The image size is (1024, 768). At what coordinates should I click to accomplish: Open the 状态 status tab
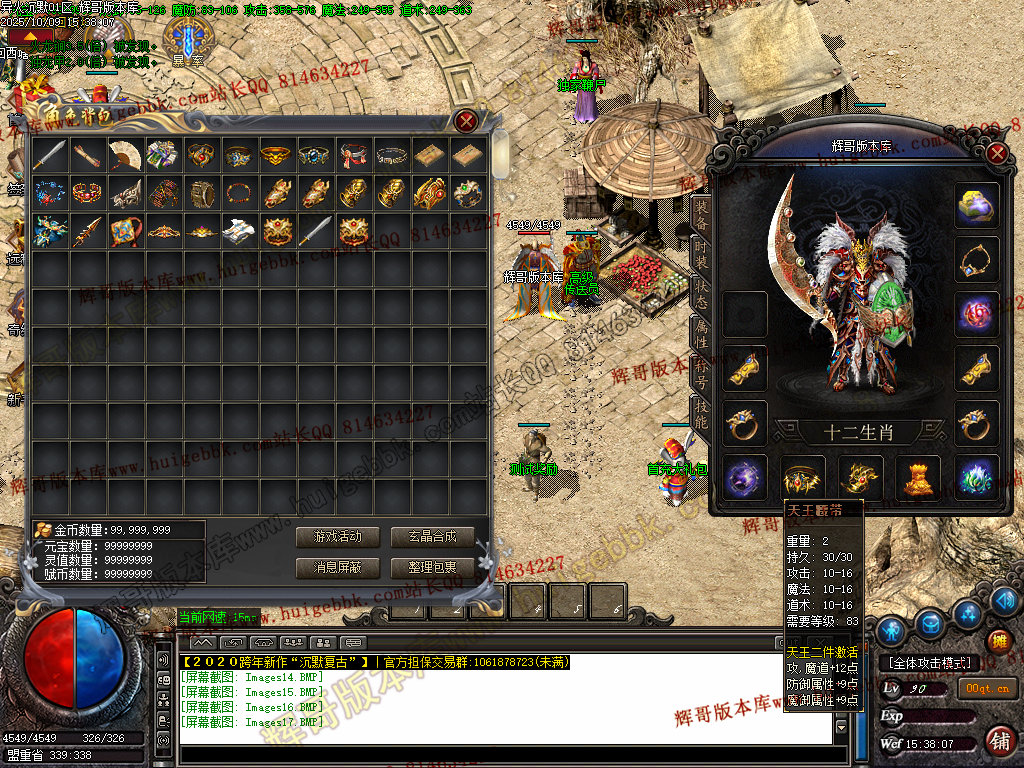pyautogui.click(x=701, y=291)
